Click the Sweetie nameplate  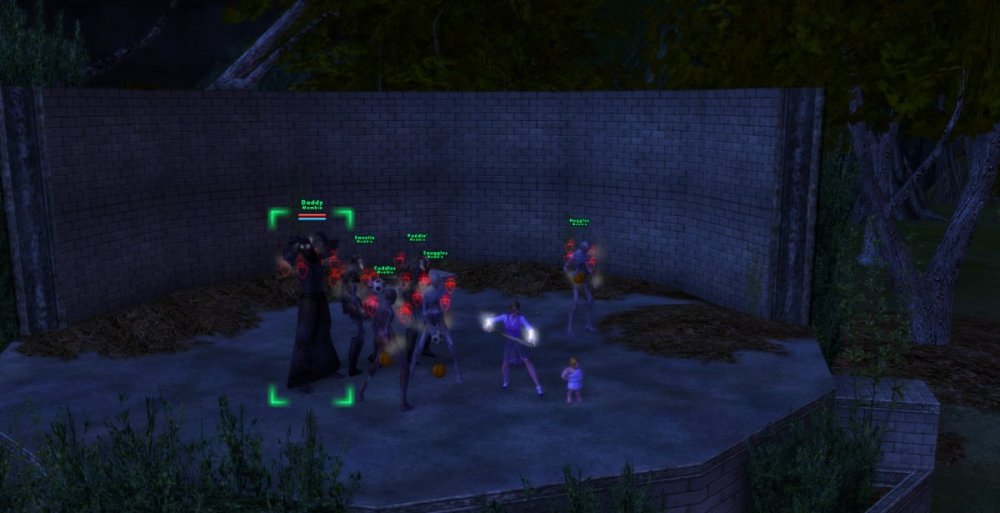(364, 238)
